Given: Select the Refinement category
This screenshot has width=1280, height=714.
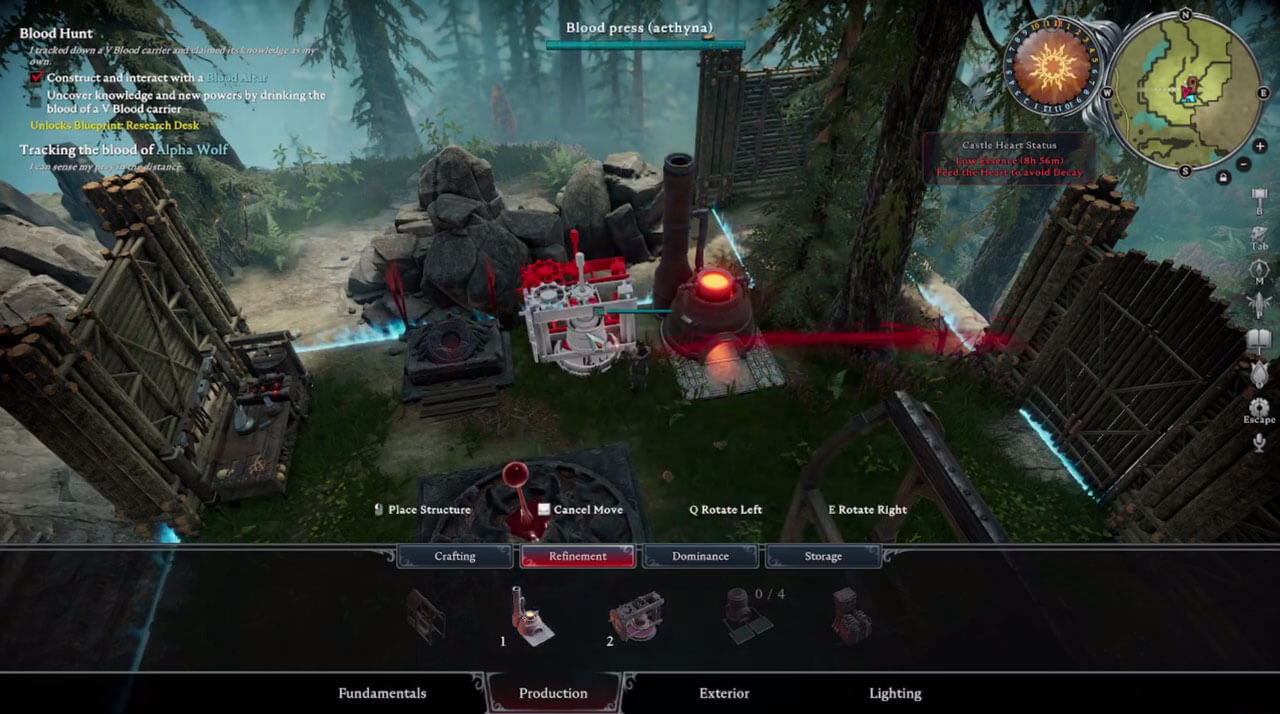Looking at the screenshot, I should (577, 556).
